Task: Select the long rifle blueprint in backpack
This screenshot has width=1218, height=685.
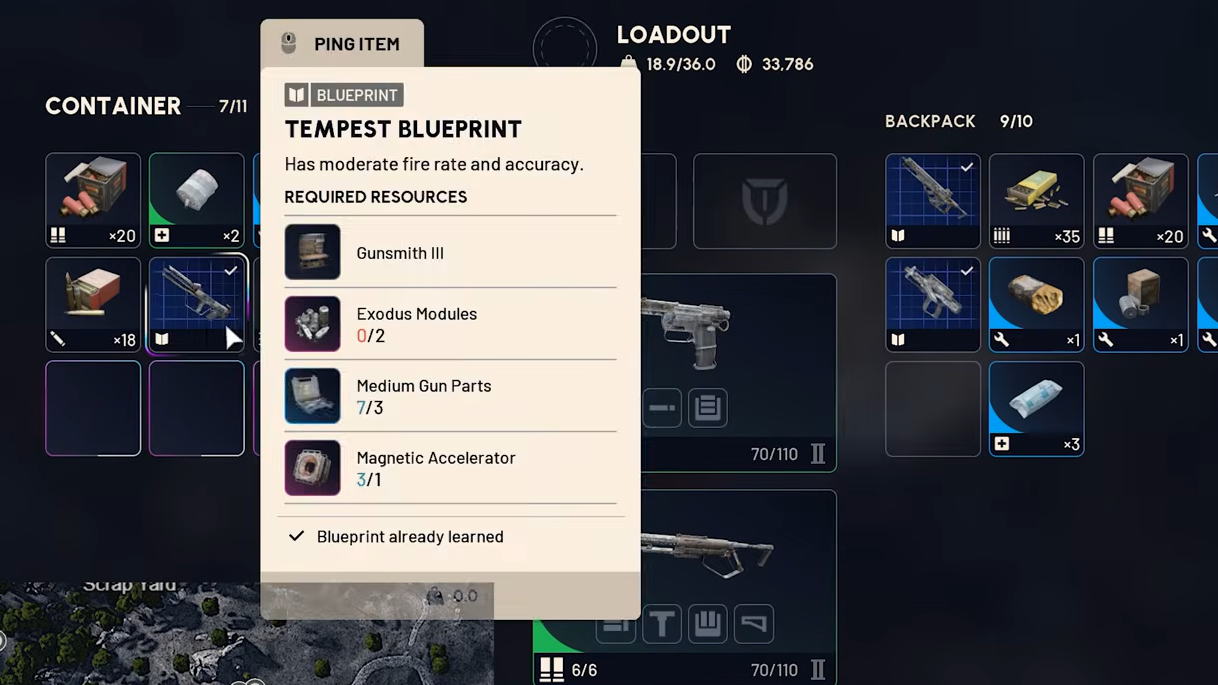Action: (x=932, y=200)
